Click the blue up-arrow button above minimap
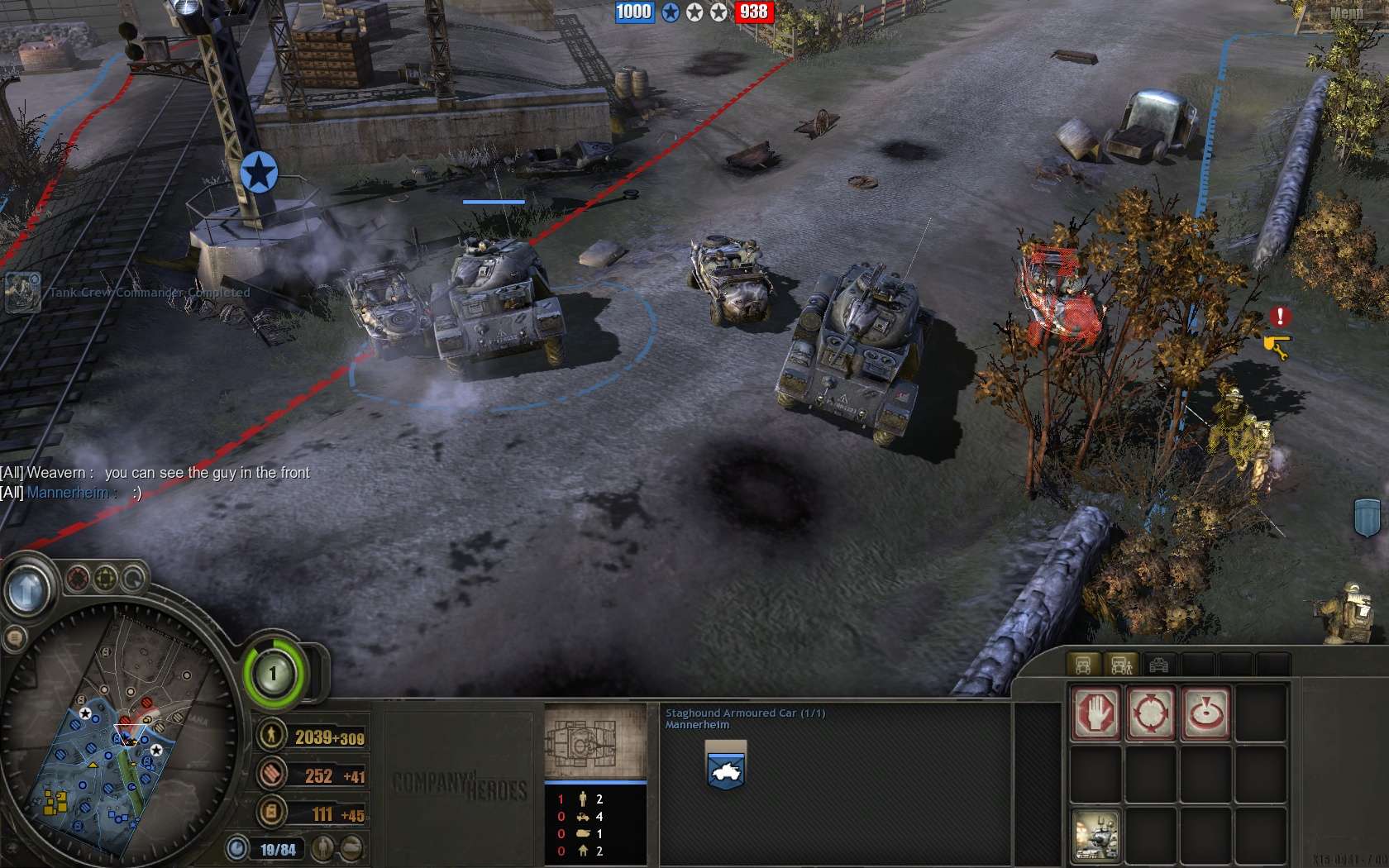The width and height of the screenshot is (1389, 868). click(x=27, y=589)
